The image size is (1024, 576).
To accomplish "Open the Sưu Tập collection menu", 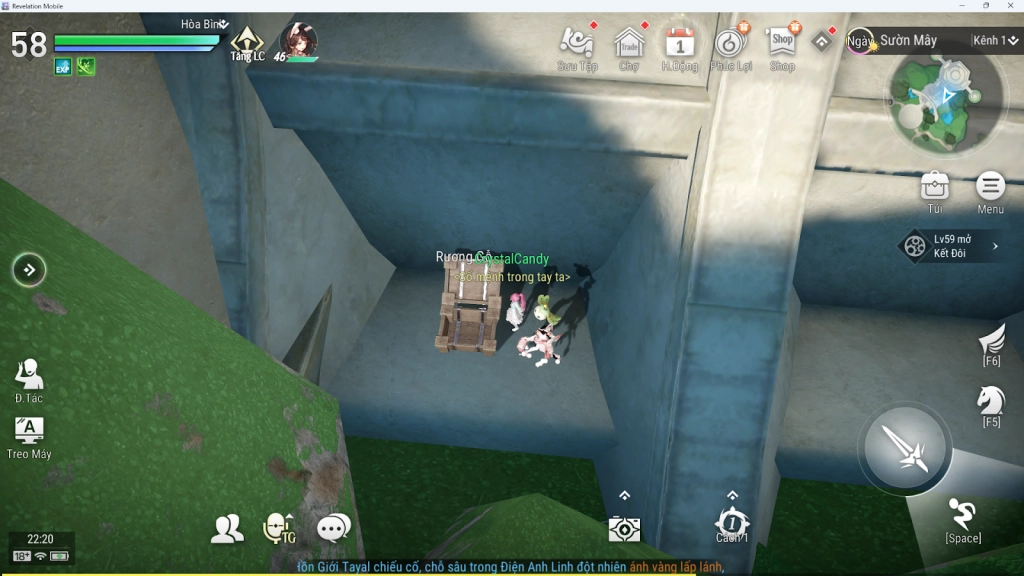I will tap(577, 43).
